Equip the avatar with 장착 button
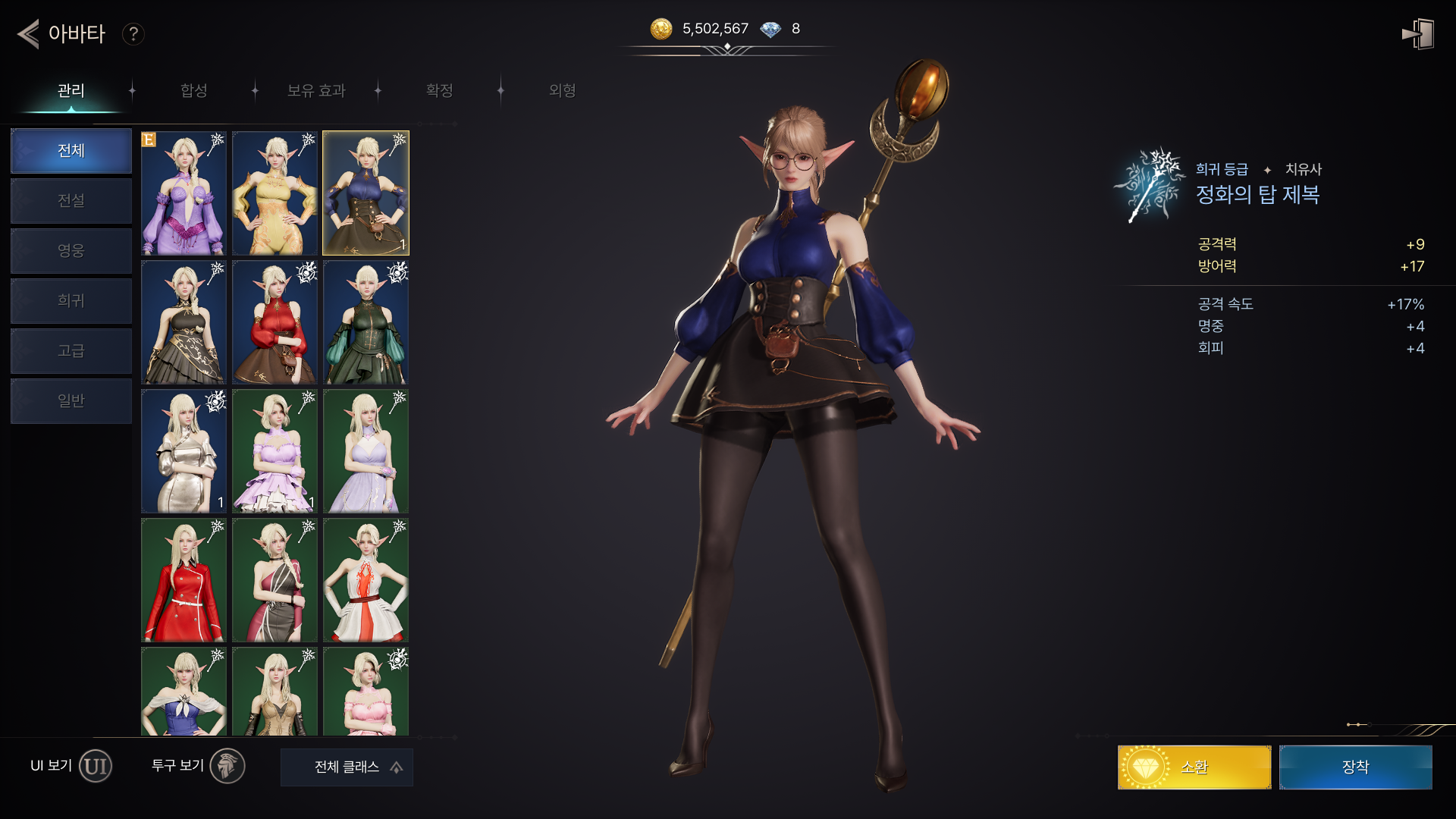1456x819 pixels. click(x=1355, y=767)
